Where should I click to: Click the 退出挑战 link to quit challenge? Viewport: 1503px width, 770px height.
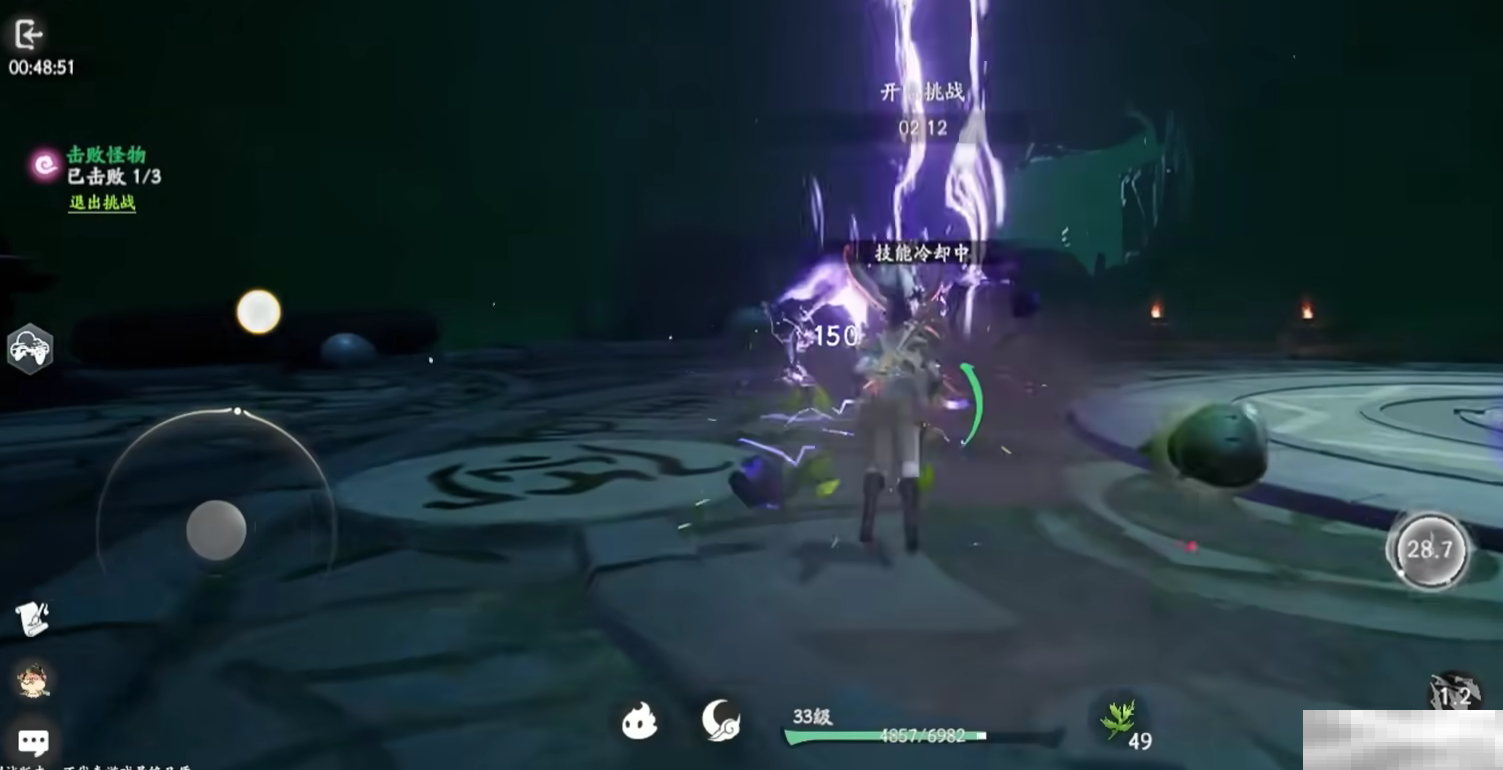pyautogui.click(x=102, y=202)
